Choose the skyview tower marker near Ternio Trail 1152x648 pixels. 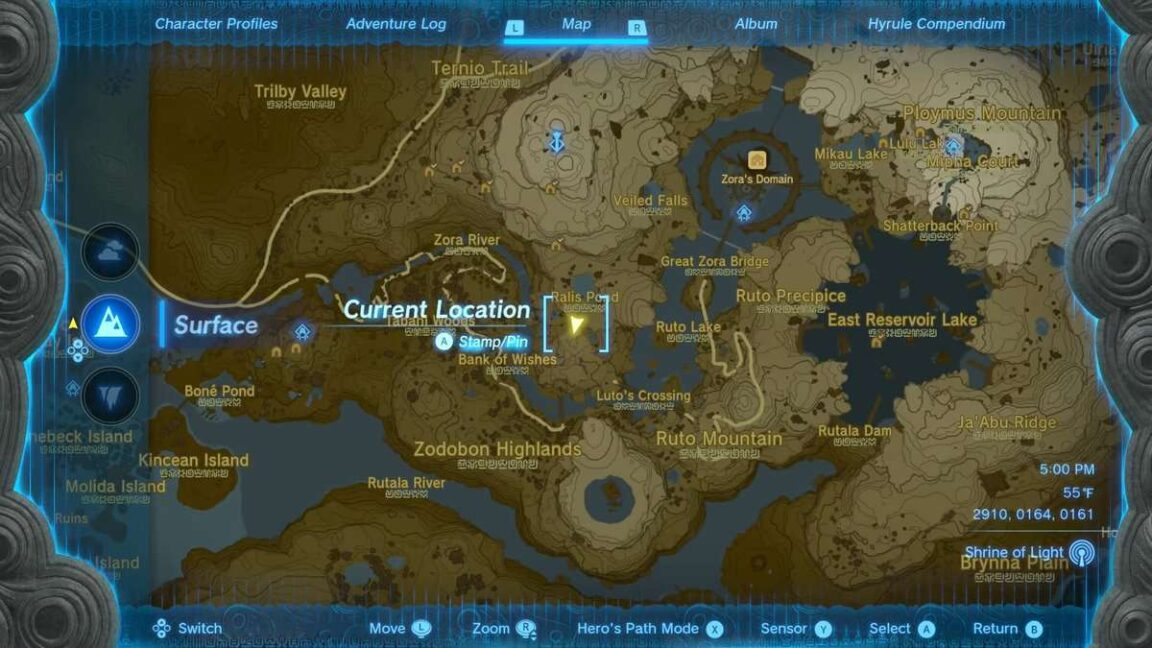[x=556, y=142]
